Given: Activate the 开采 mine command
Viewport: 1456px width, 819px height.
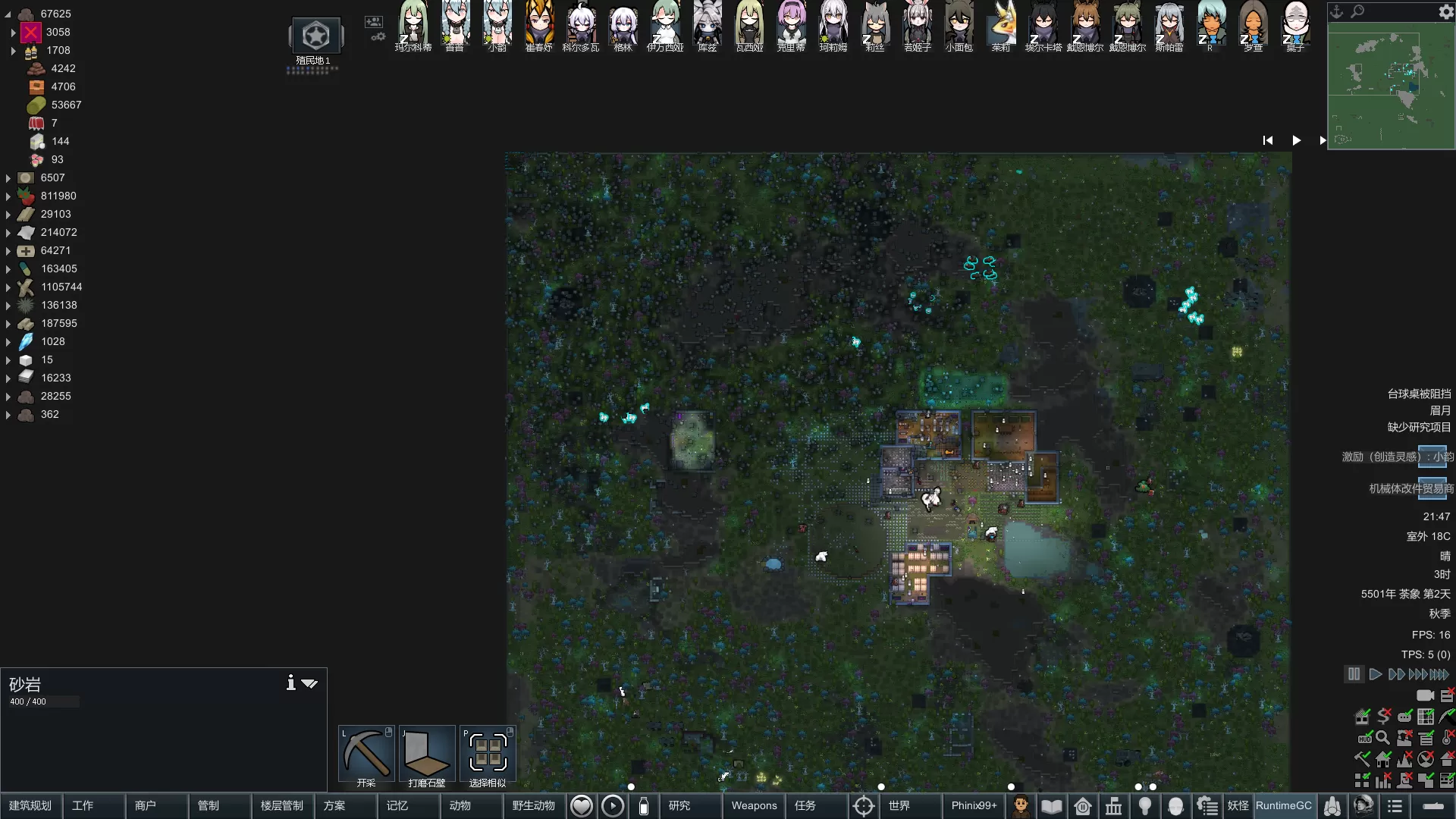Looking at the screenshot, I should [366, 756].
